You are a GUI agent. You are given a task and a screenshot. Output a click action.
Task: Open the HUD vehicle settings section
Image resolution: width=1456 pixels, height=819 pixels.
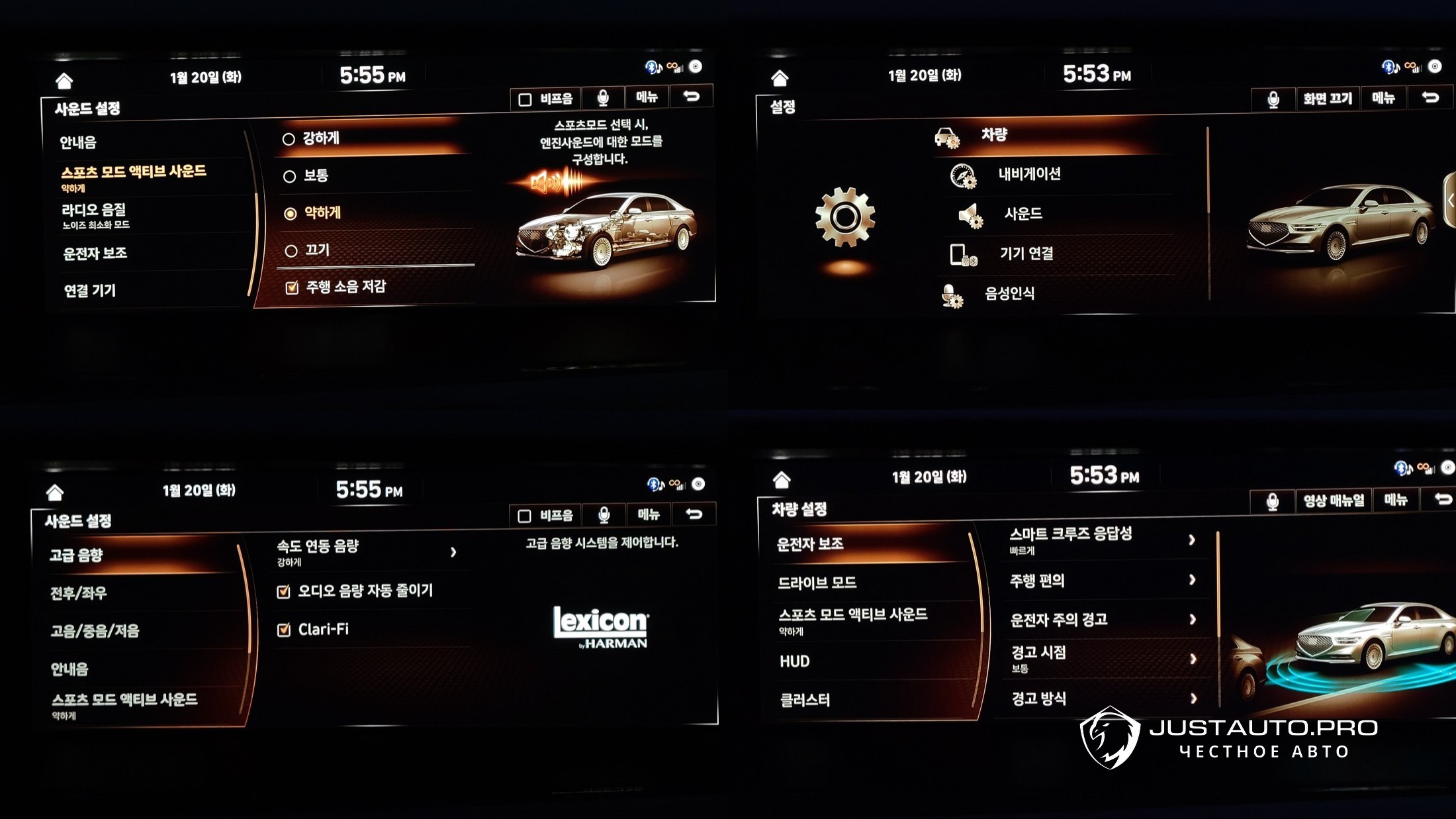click(795, 661)
